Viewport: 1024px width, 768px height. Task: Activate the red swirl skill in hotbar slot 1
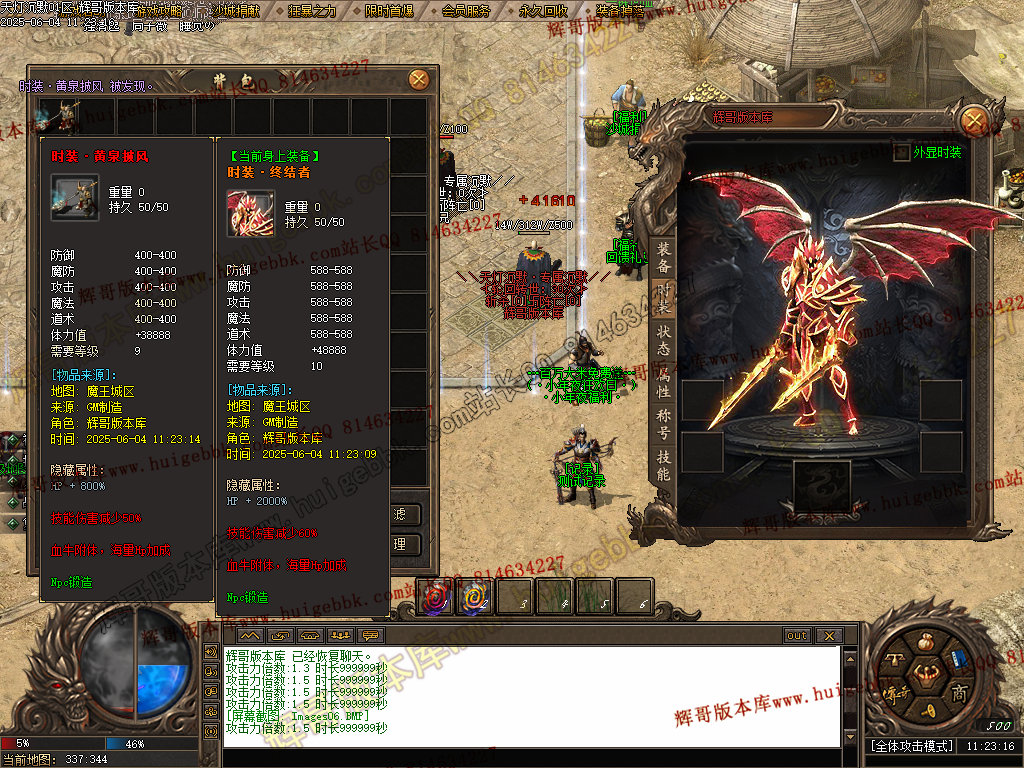click(435, 597)
